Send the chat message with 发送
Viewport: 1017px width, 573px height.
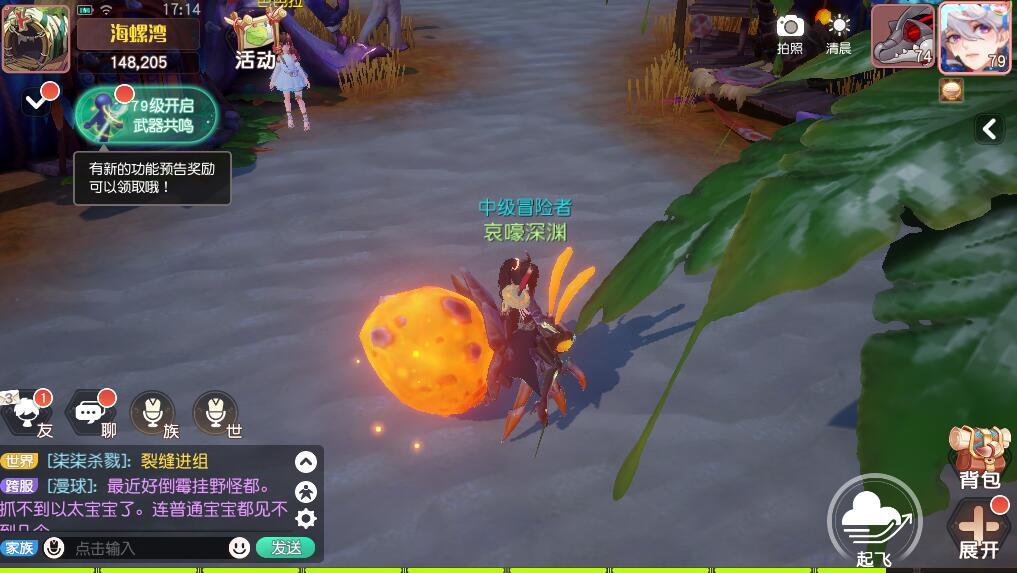285,547
